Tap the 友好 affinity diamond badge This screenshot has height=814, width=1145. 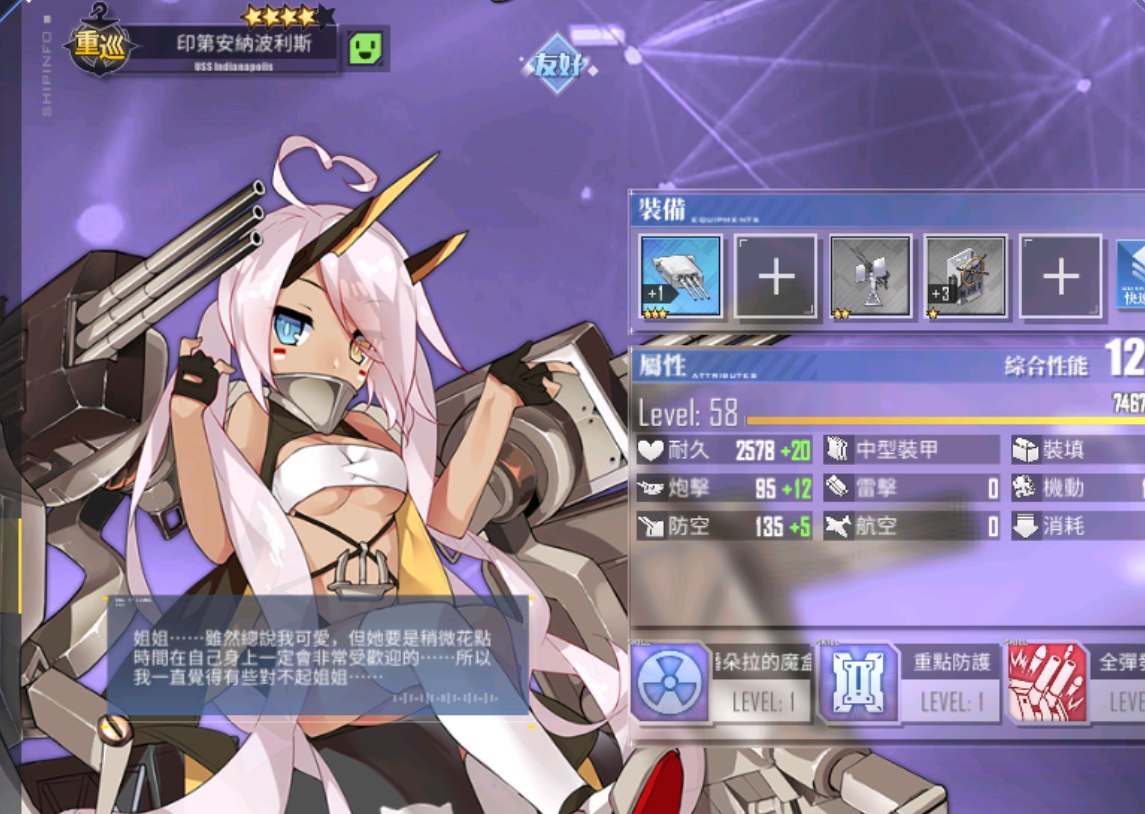tap(558, 66)
